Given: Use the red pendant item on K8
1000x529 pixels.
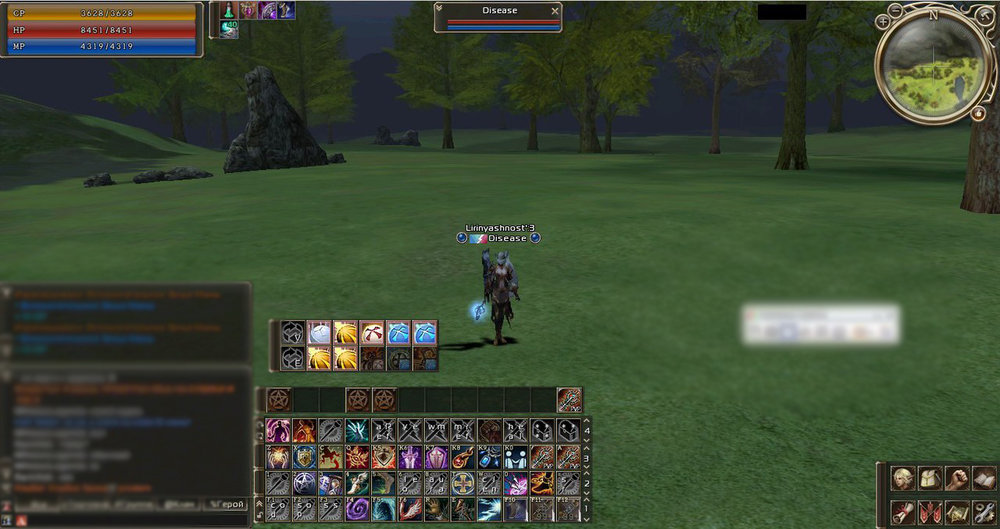Looking at the screenshot, I should click(x=462, y=458).
